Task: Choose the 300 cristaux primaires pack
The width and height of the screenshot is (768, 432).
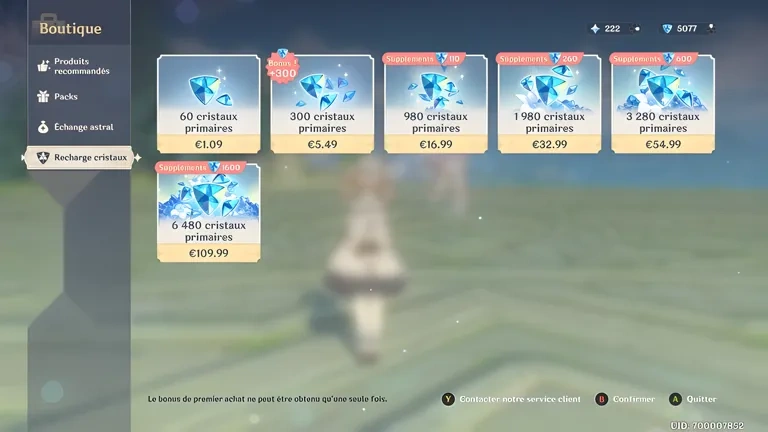Action: [x=322, y=105]
